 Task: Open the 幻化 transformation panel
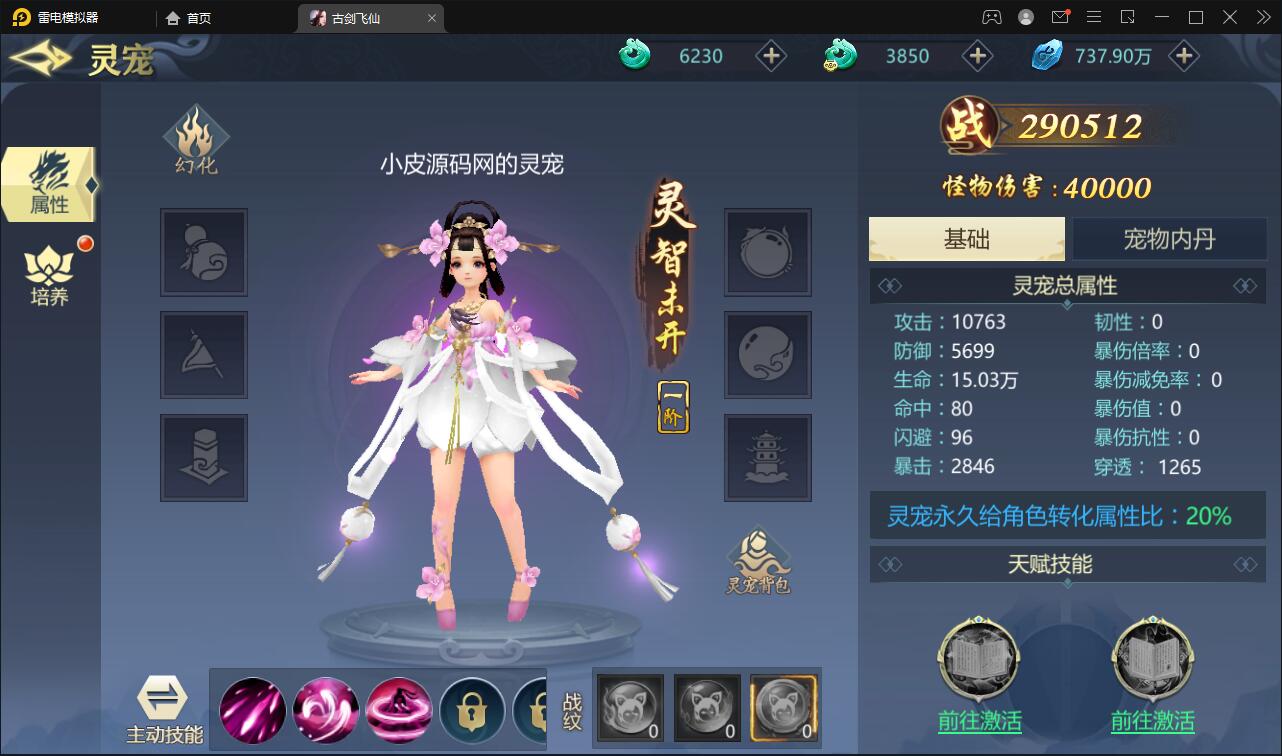197,140
